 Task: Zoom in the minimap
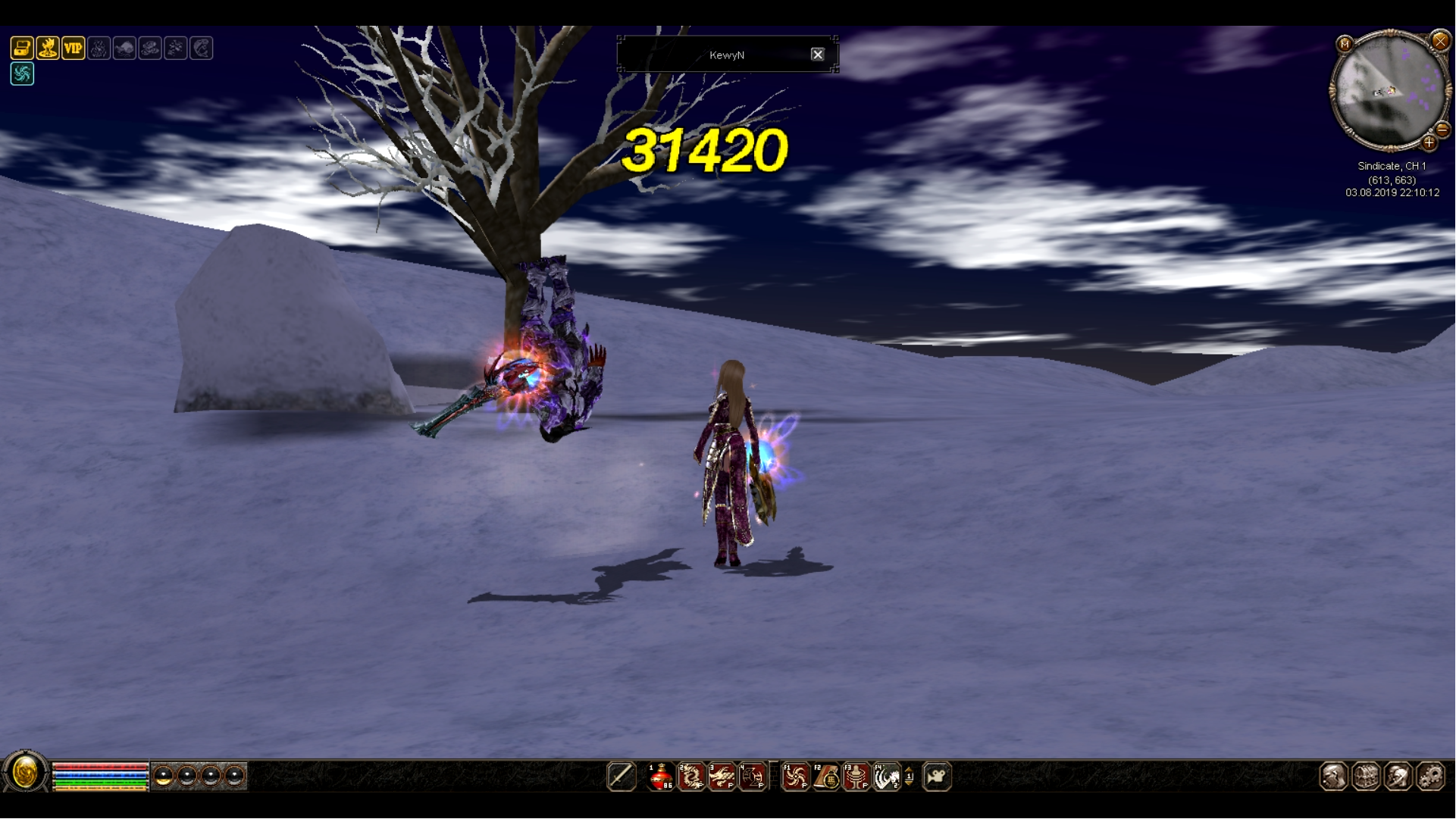point(1429,142)
